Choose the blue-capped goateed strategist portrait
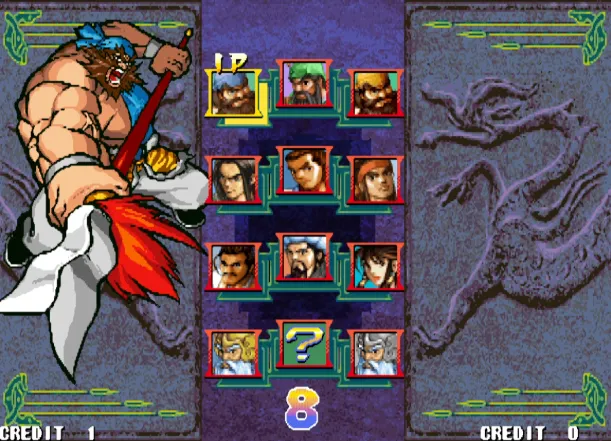611x441 pixels. point(304,258)
